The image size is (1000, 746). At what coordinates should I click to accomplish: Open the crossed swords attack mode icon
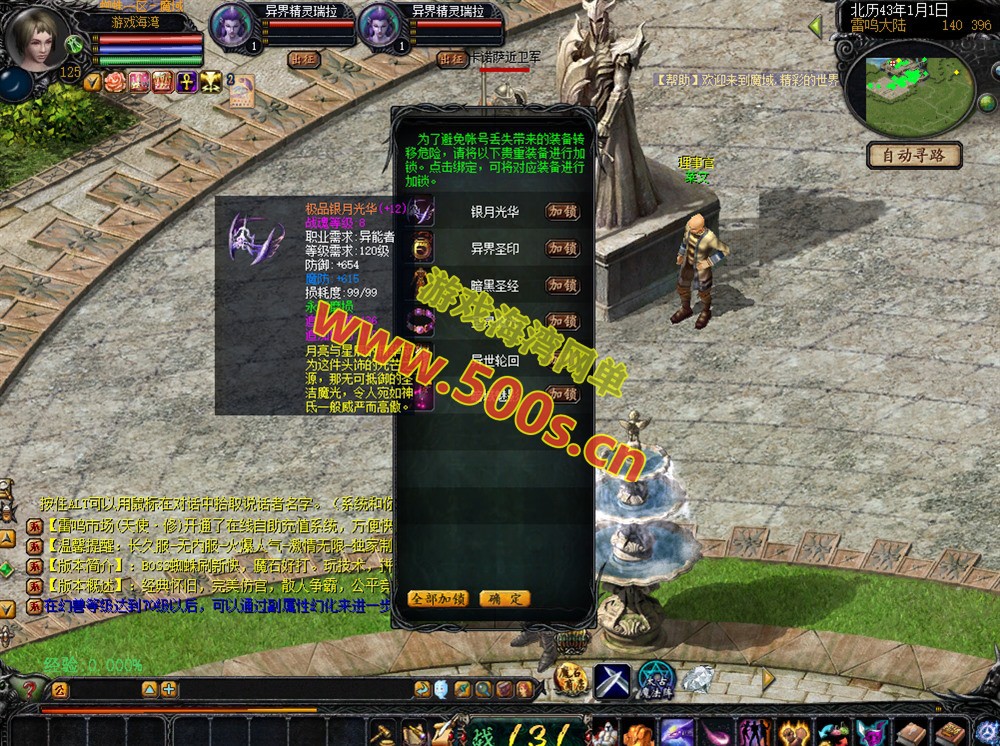612,680
